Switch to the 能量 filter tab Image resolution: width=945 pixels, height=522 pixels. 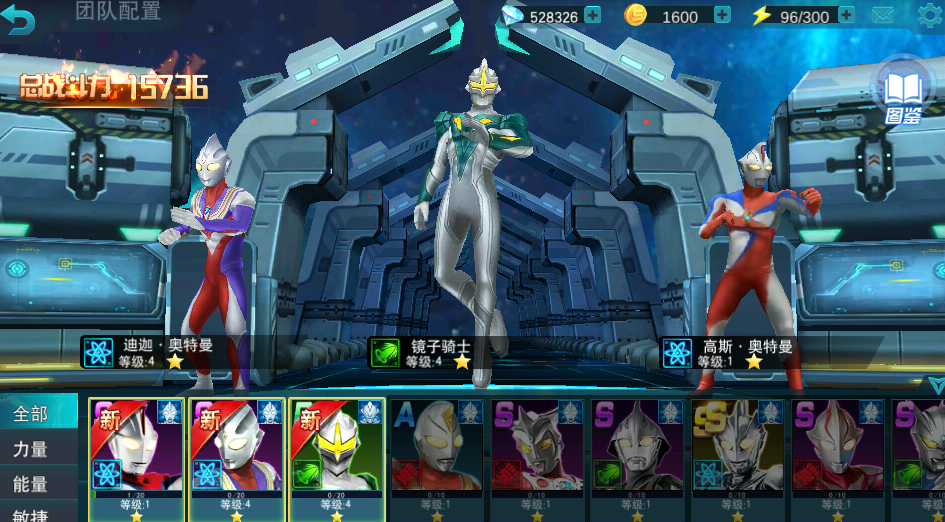pos(32,484)
